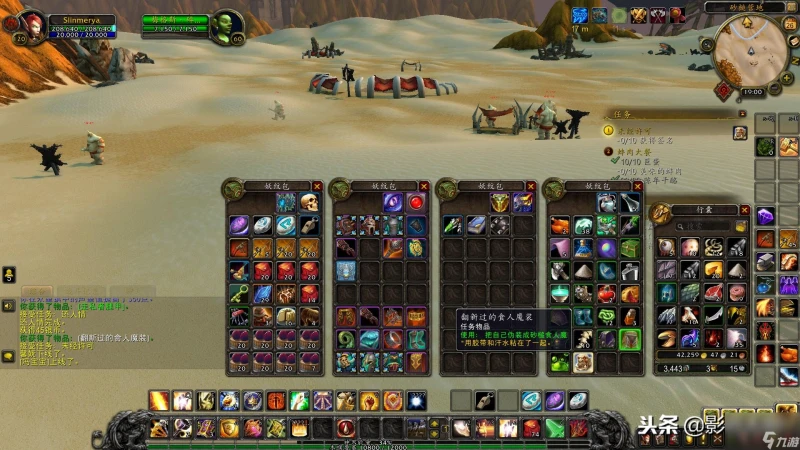Select the highlighted green-bordered ogre disguise item
The width and height of the screenshot is (800, 450).
tap(629, 339)
